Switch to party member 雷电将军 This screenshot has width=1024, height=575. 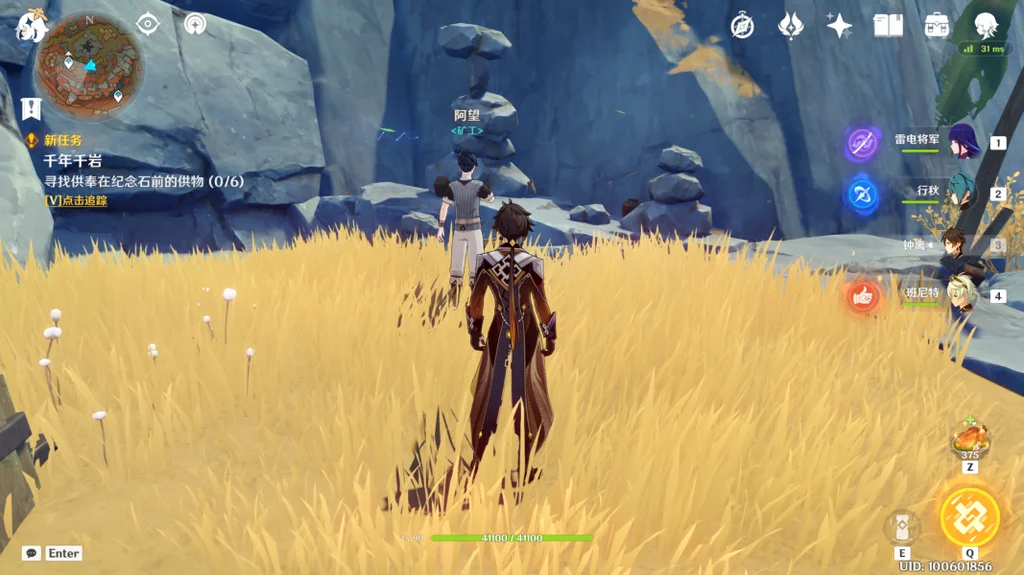(x=963, y=142)
